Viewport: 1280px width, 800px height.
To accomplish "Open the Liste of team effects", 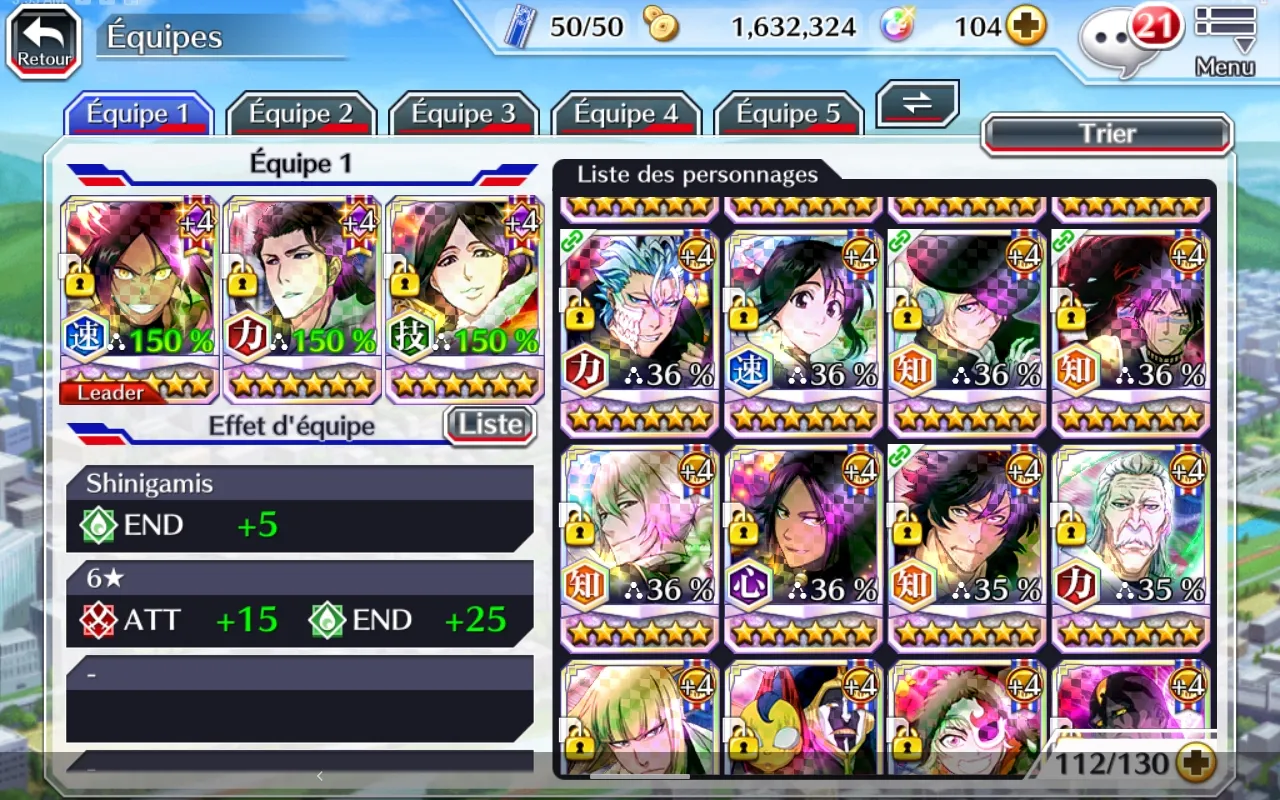I will tap(490, 425).
